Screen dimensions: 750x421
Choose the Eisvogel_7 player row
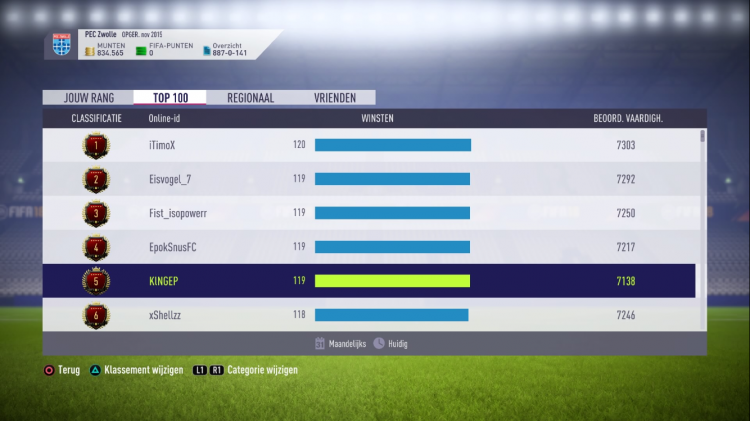pos(370,179)
